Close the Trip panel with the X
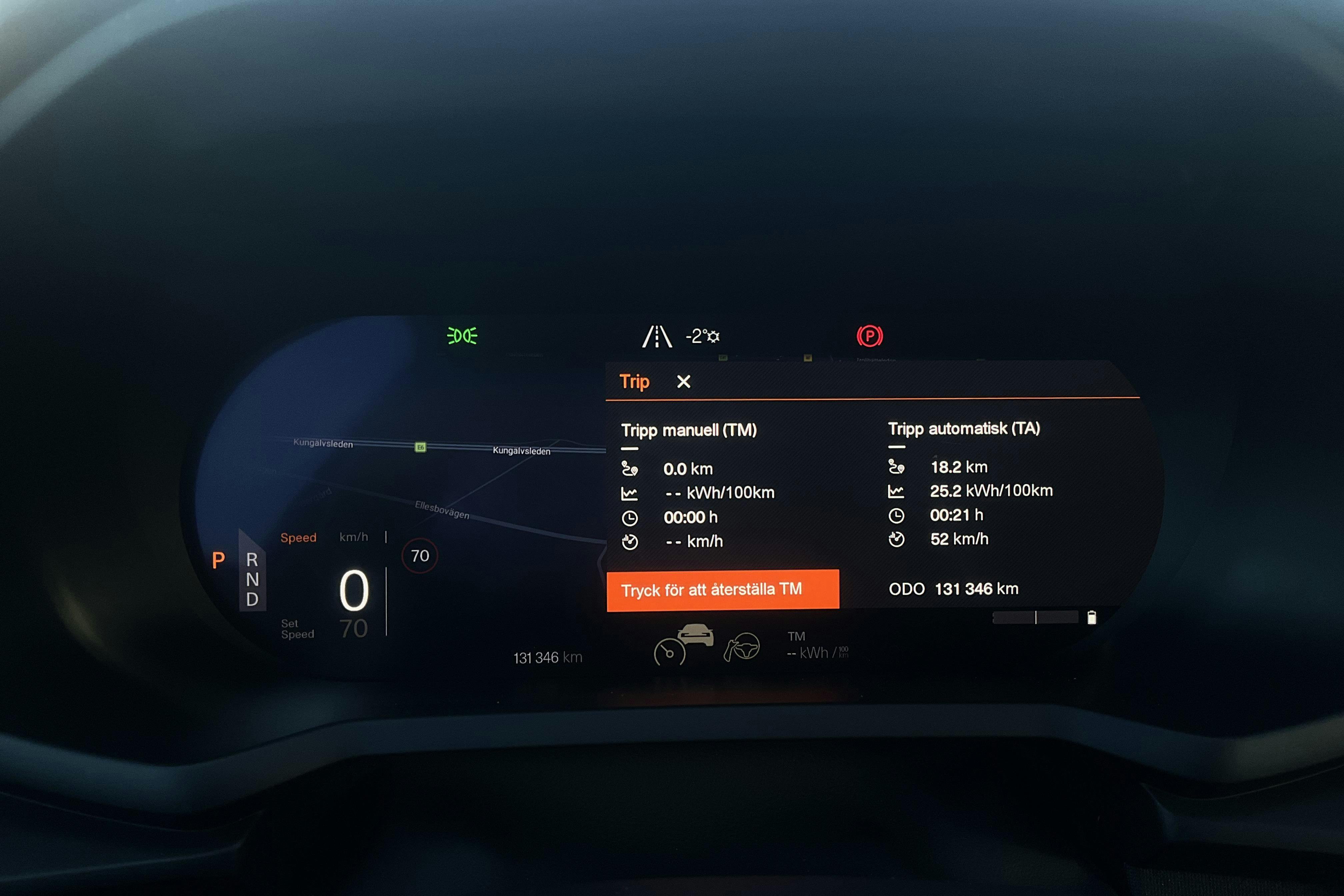 tap(683, 381)
